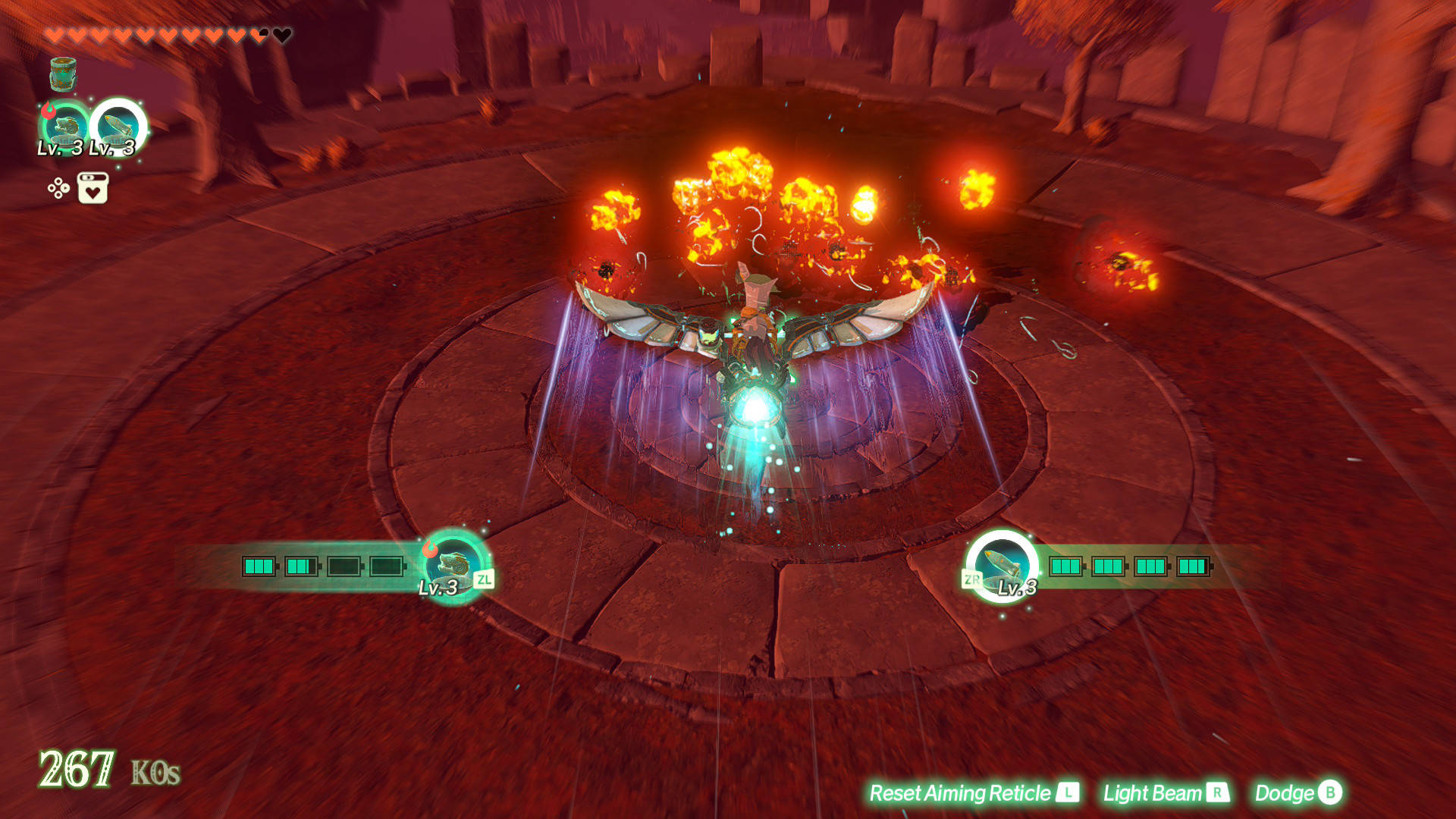Choose the small white-ringed rocket icon by the barrel
Viewport: 1456px width, 819px height.
(119, 126)
